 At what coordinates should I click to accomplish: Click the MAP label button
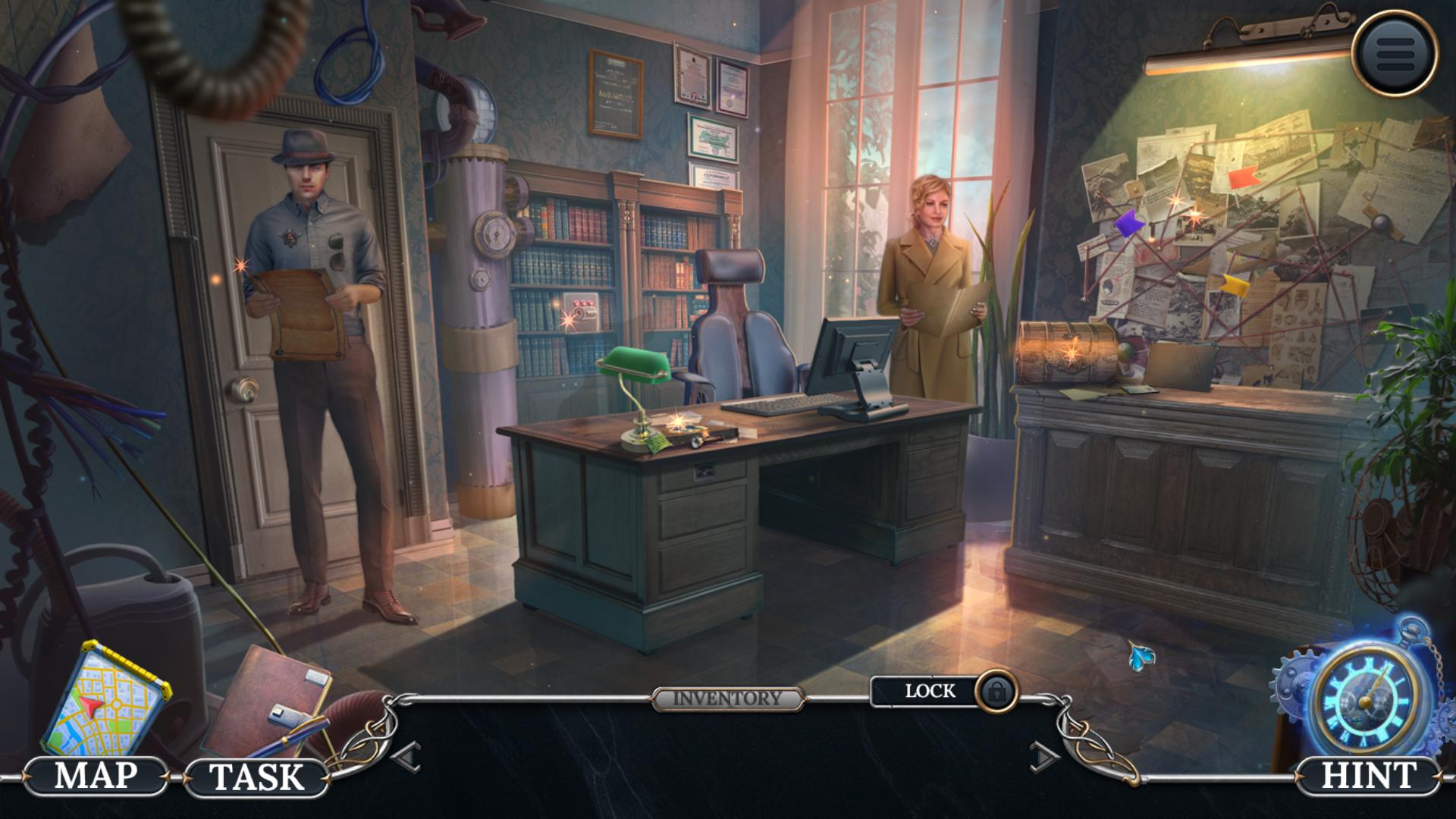pos(96,776)
